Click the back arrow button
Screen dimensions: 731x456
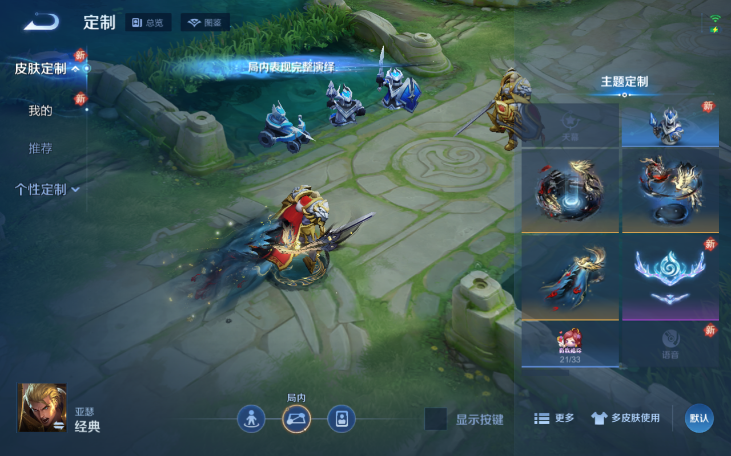(x=42, y=21)
